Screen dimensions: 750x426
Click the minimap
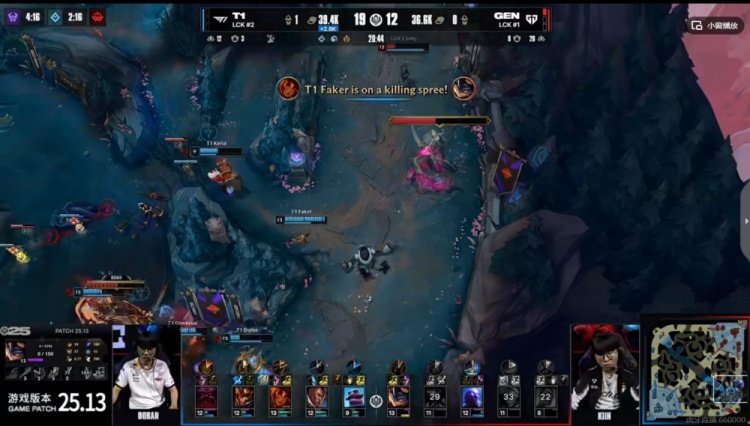coord(694,370)
